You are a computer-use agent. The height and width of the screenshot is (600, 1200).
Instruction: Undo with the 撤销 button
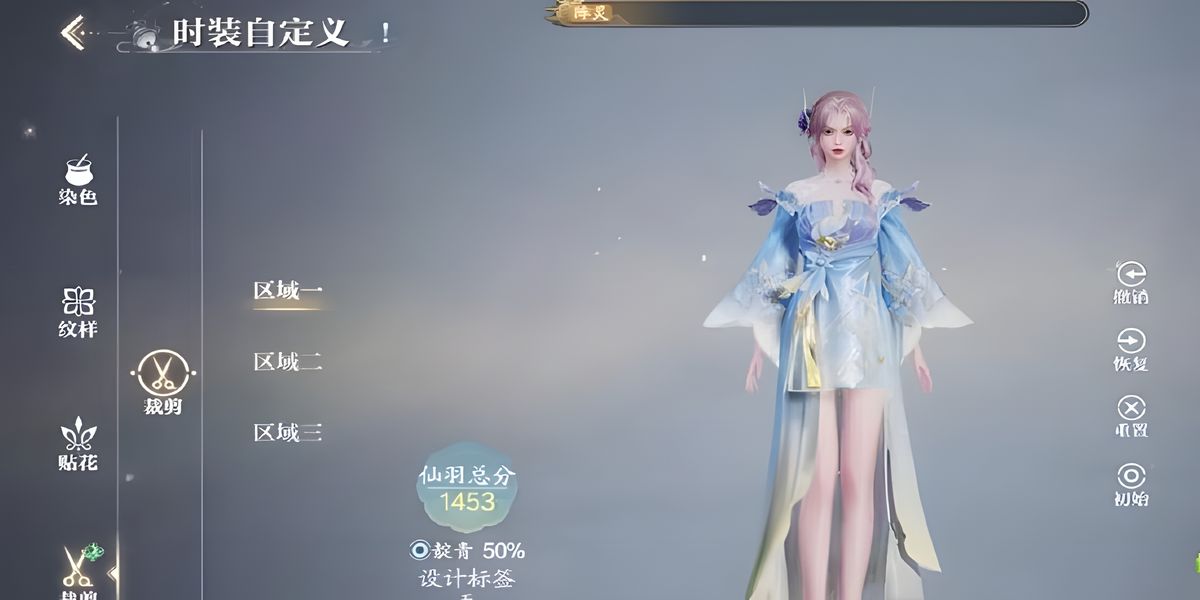point(1131,281)
